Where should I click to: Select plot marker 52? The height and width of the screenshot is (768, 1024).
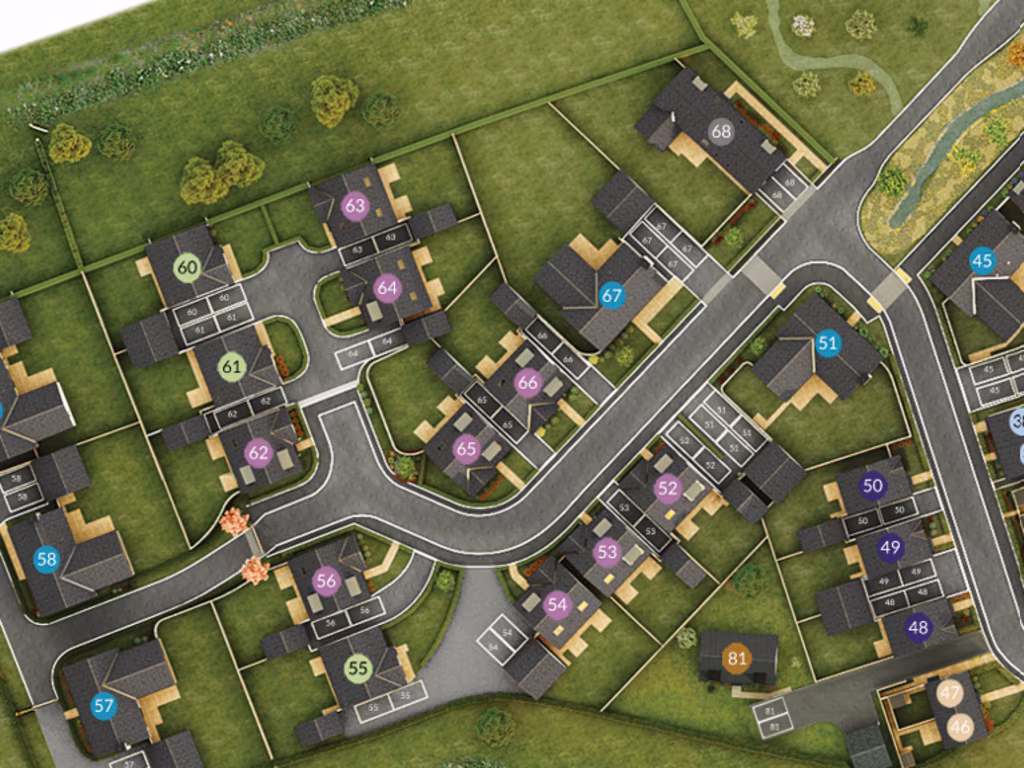pos(667,488)
